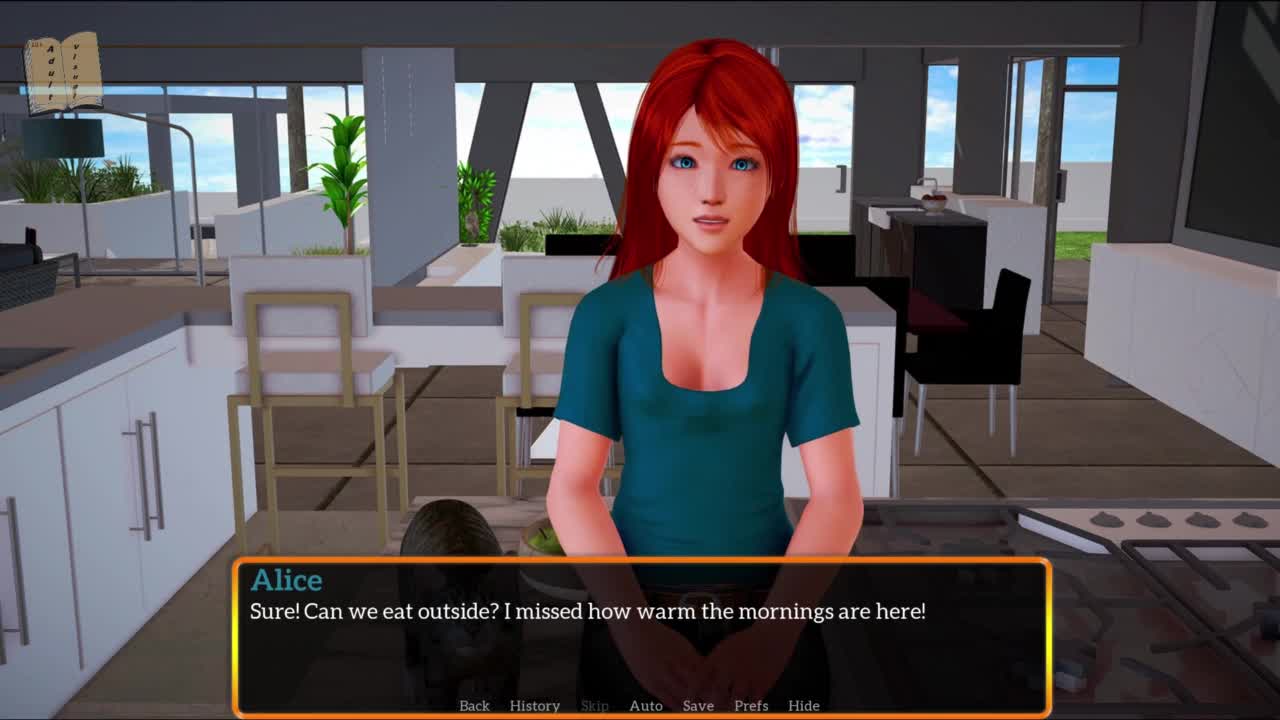The width and height of the screenshot is (1280, 720).
Task: Enable Auto dialogue advance
Action: coord(645,705)
